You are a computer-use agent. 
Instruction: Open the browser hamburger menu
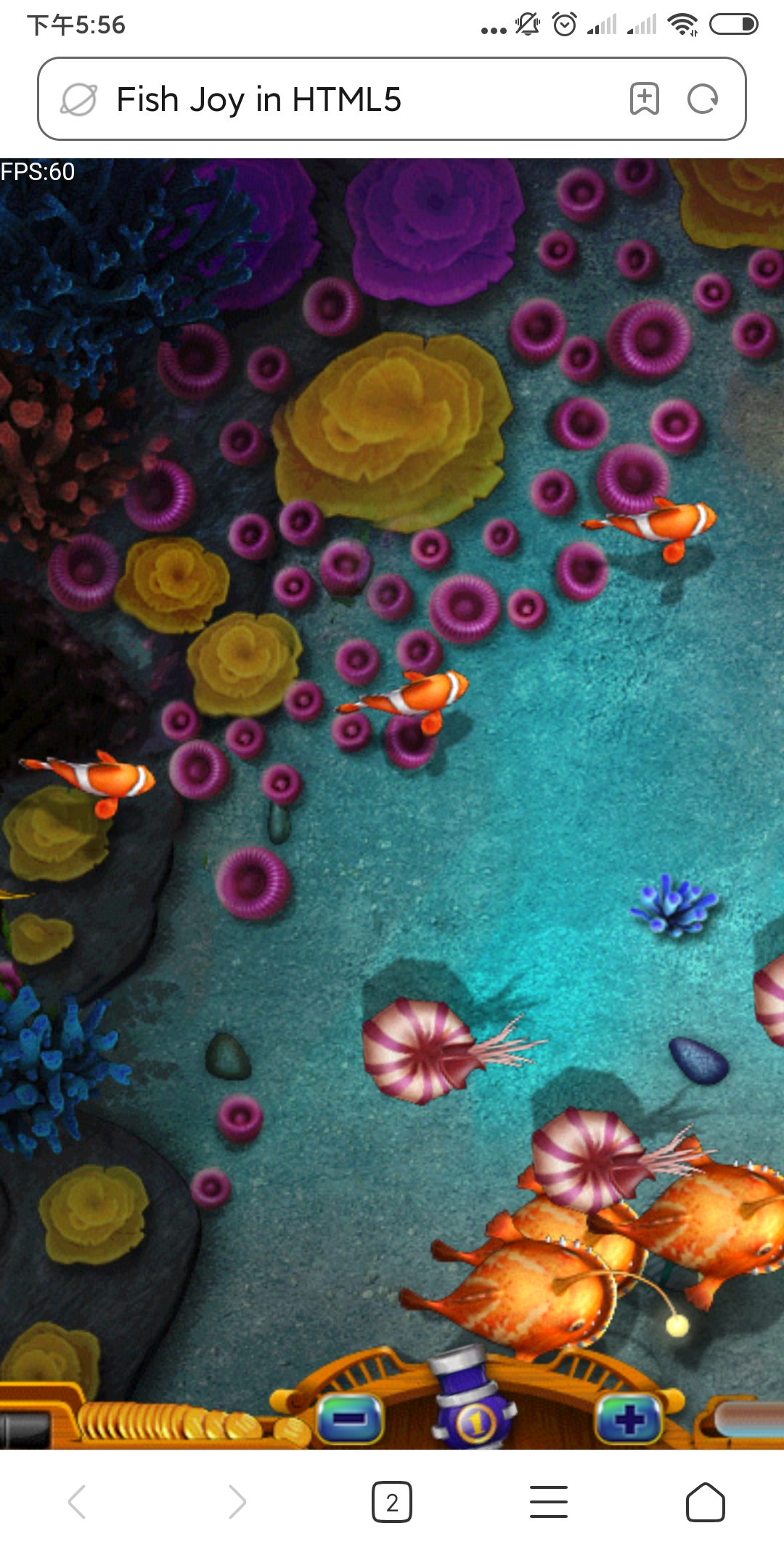tap(549, 1502)
